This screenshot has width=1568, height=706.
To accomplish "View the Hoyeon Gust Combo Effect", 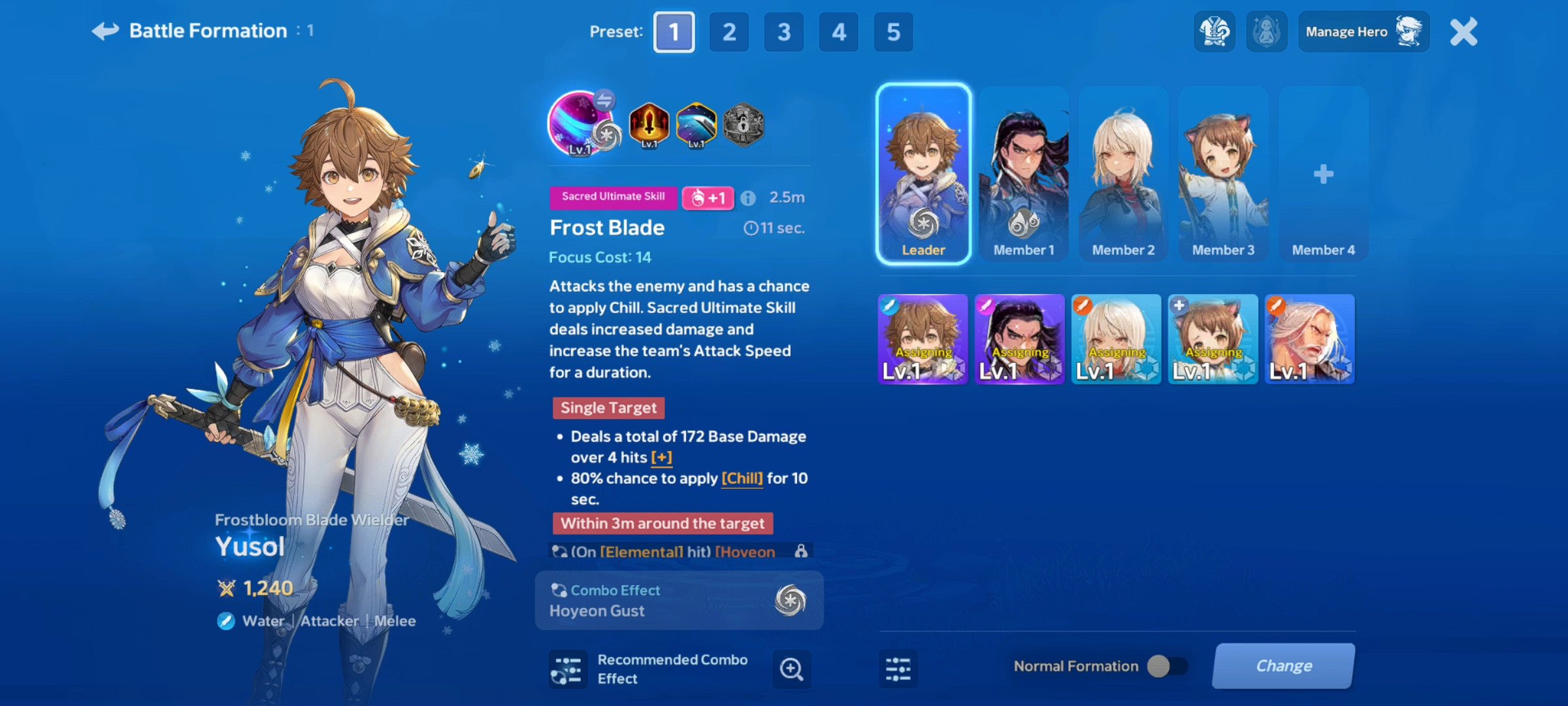I will tap(679, 601).
